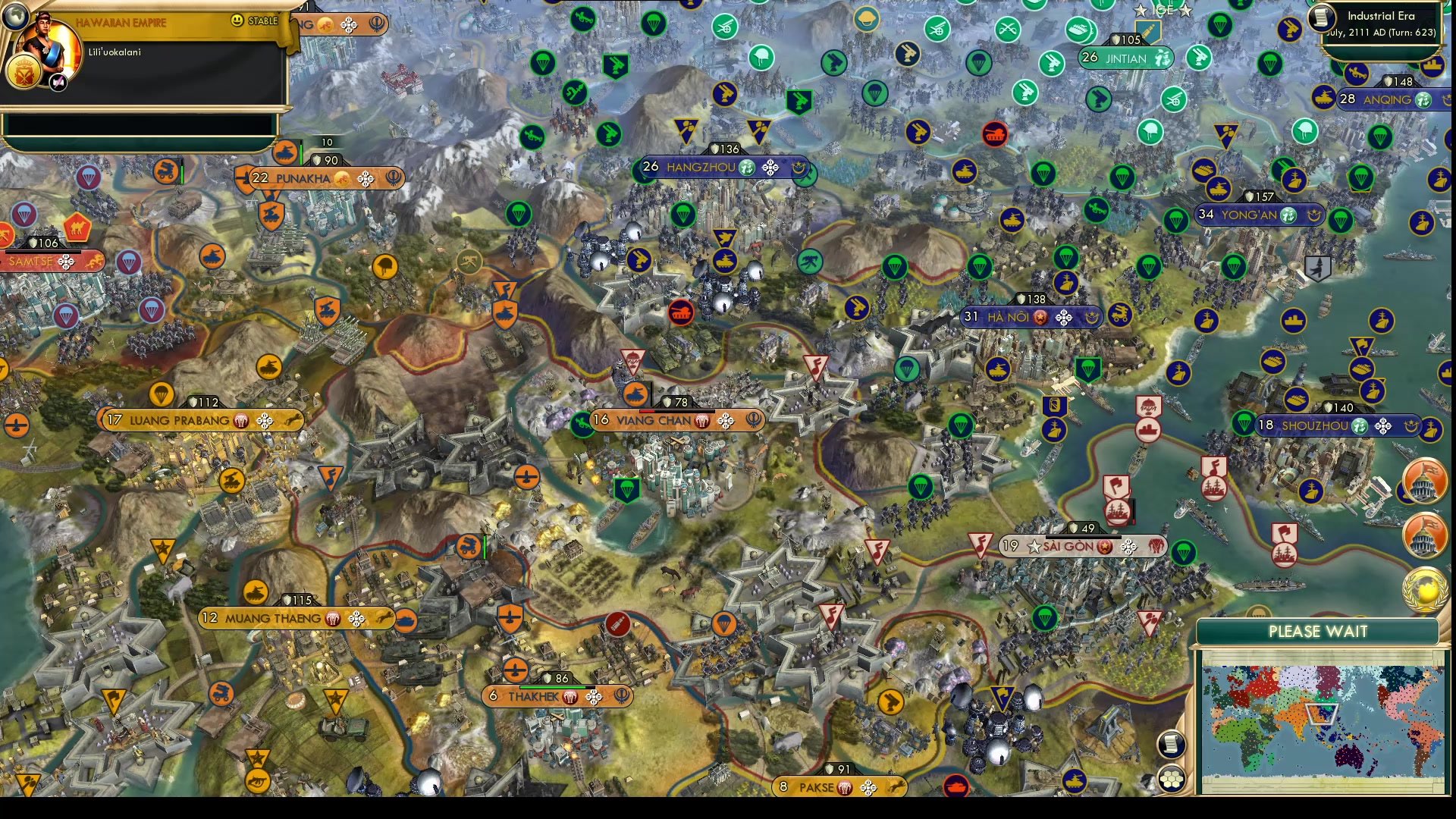Click the production gear icon on Punakha's banner

point(366,179)
